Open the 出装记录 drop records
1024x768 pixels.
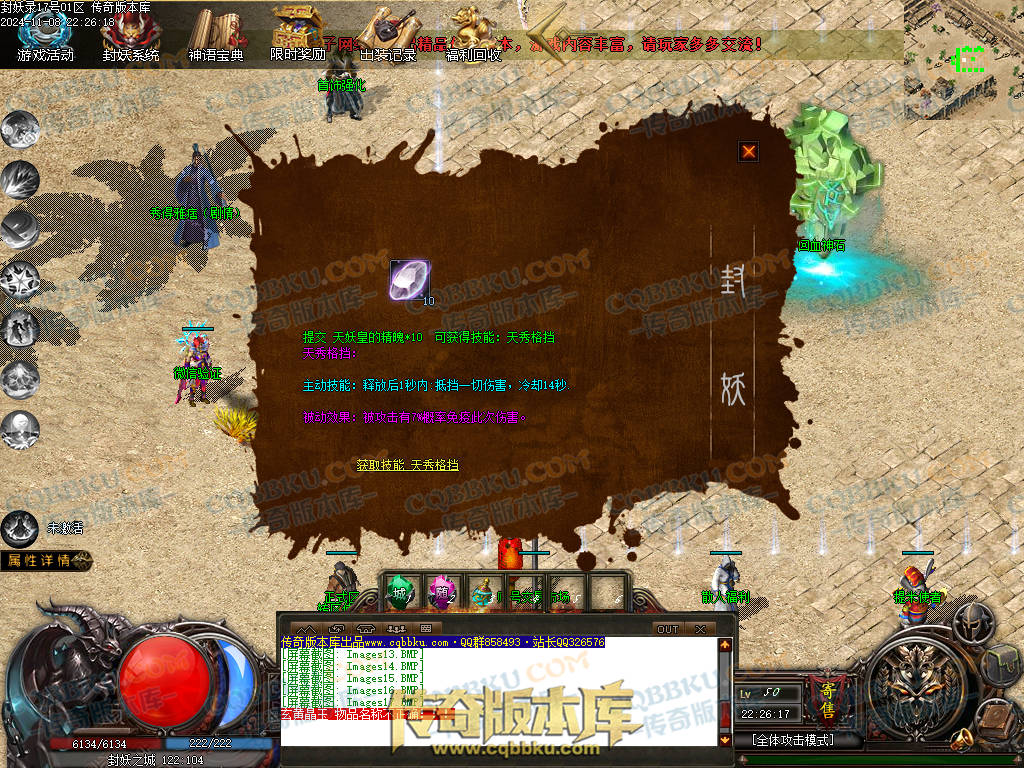(x=387, y=35)
